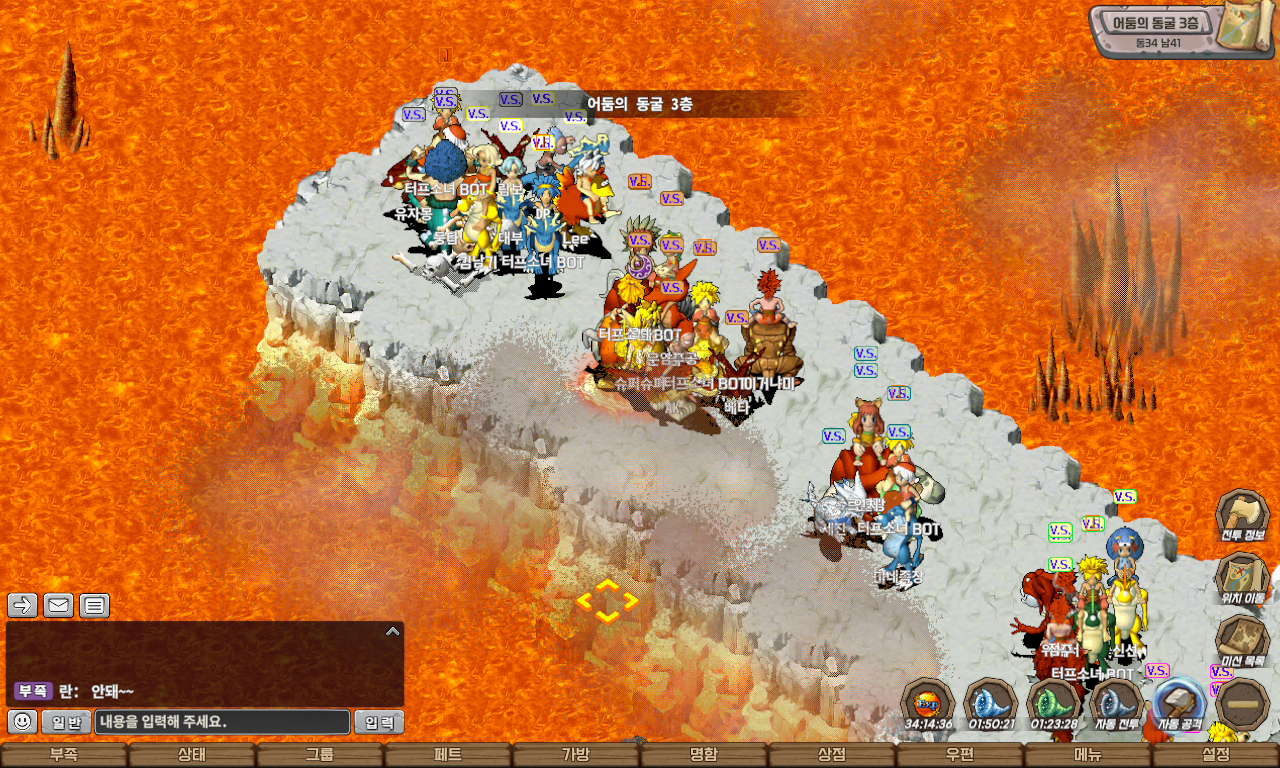
Task: Open the 페트 (pet) menu
Action: 448,755
